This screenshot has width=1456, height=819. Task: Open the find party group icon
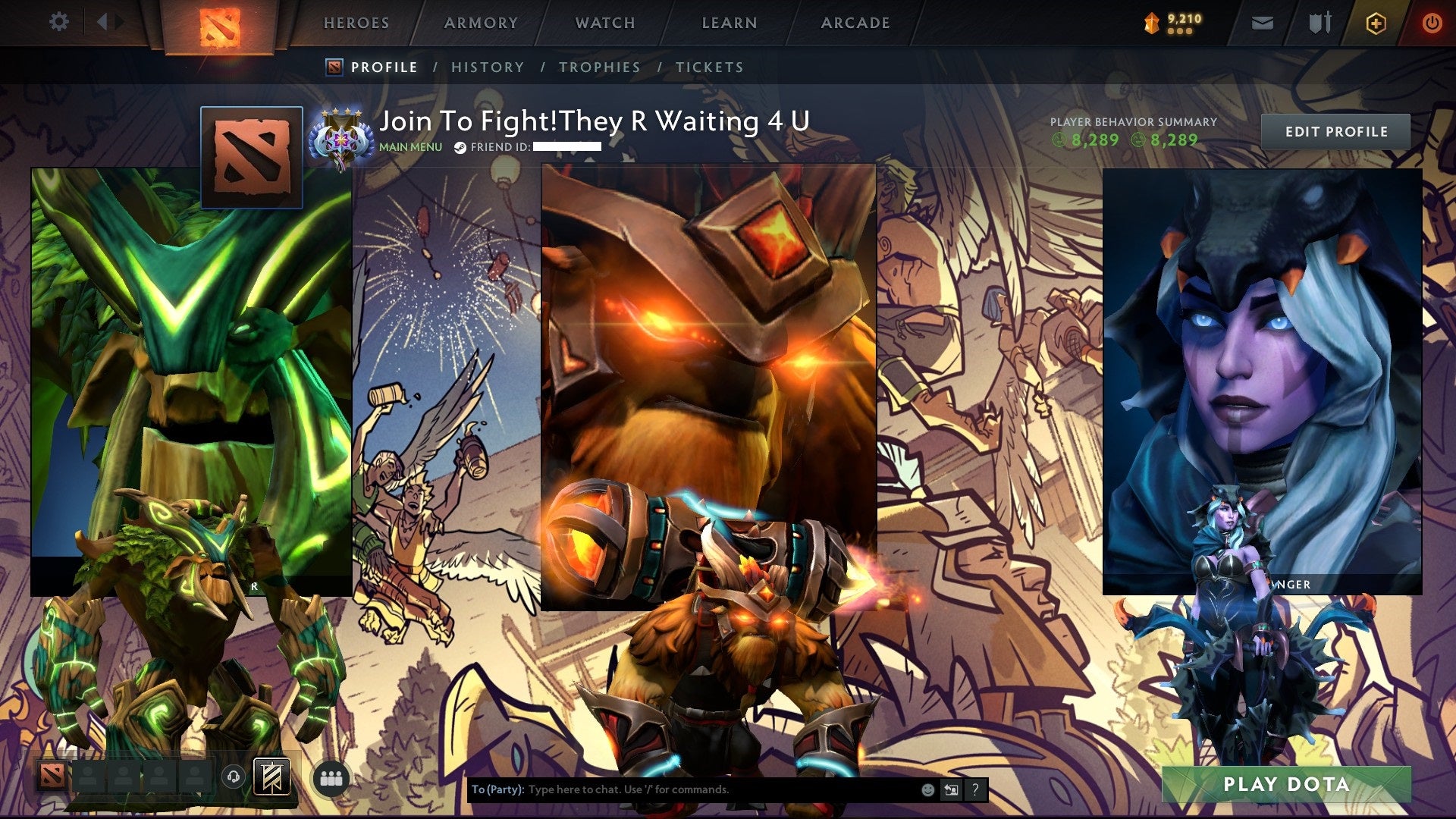(x=331, y=778)
